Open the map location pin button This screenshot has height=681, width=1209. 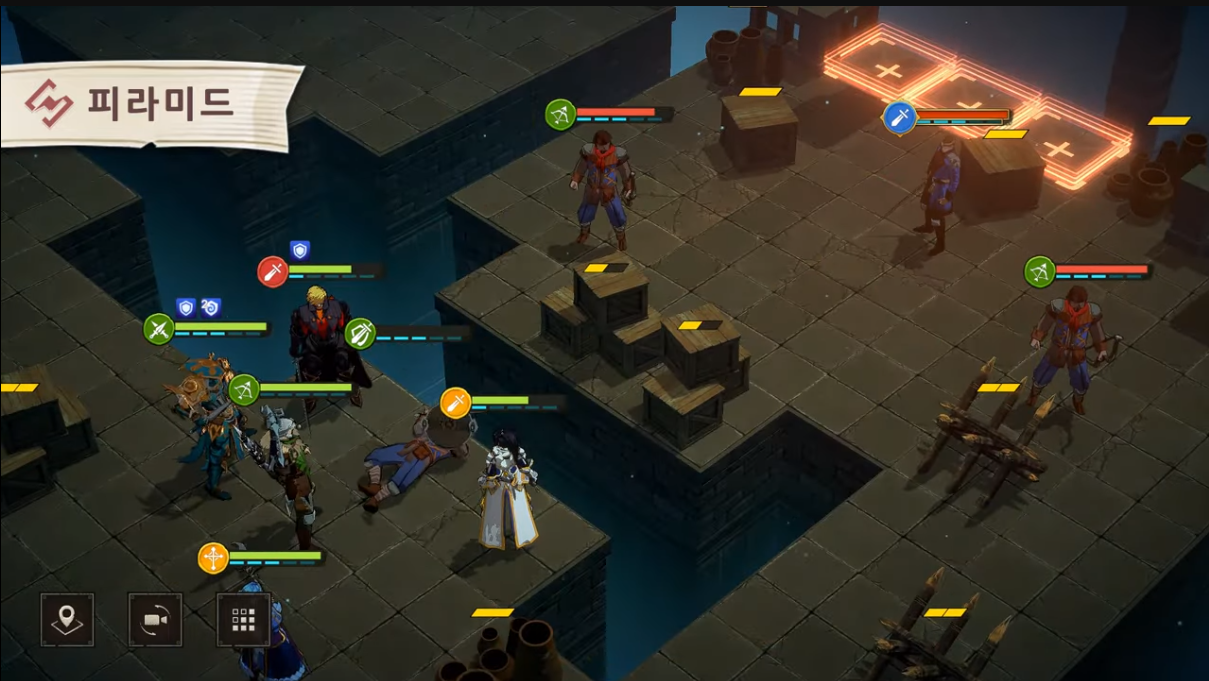(x=67, y=620)
